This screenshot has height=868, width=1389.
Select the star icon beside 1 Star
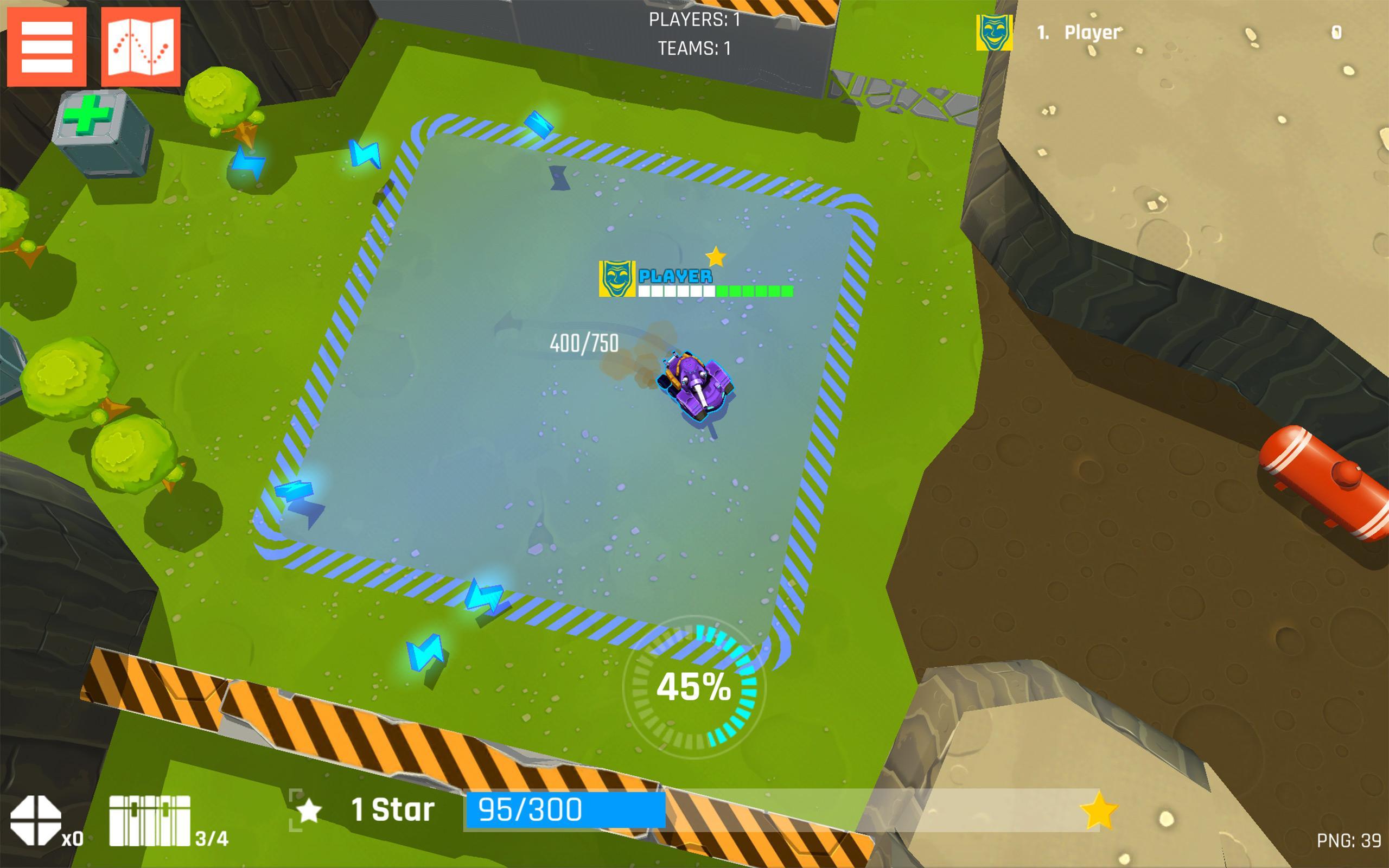click(310, 809)
